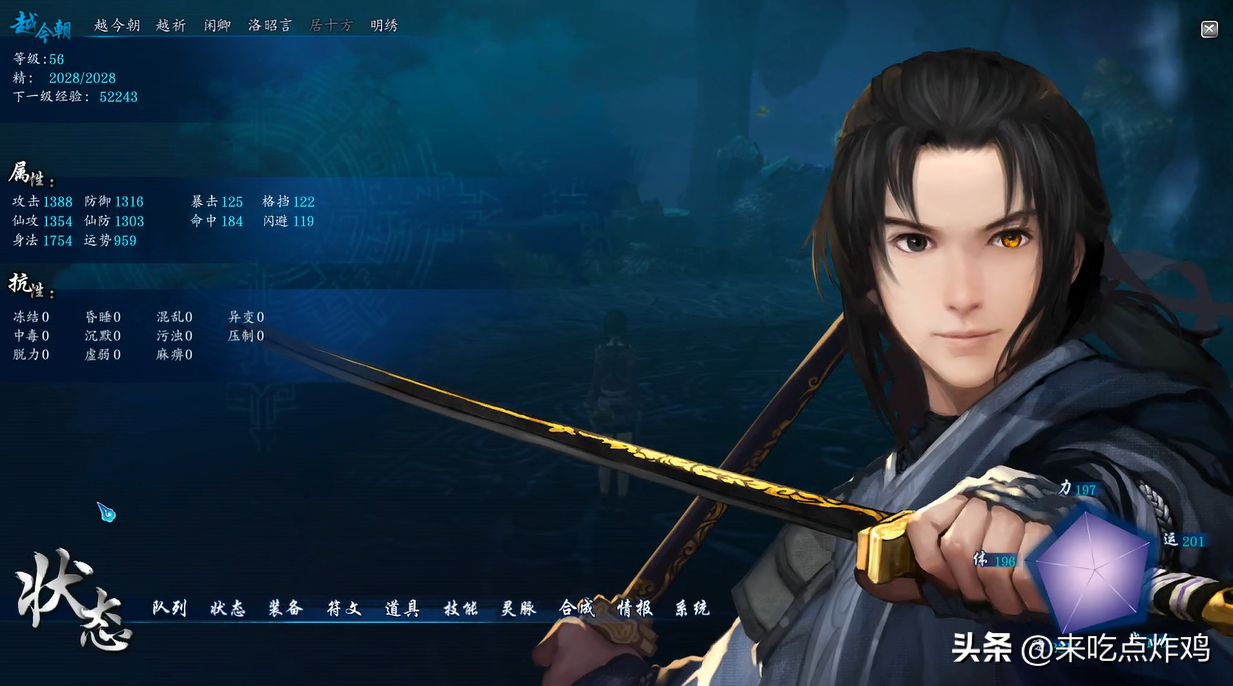The height and width of the screenshot is (686, 1233).
Task: View 明绣 character stats
Action: (x=384, y=26)
